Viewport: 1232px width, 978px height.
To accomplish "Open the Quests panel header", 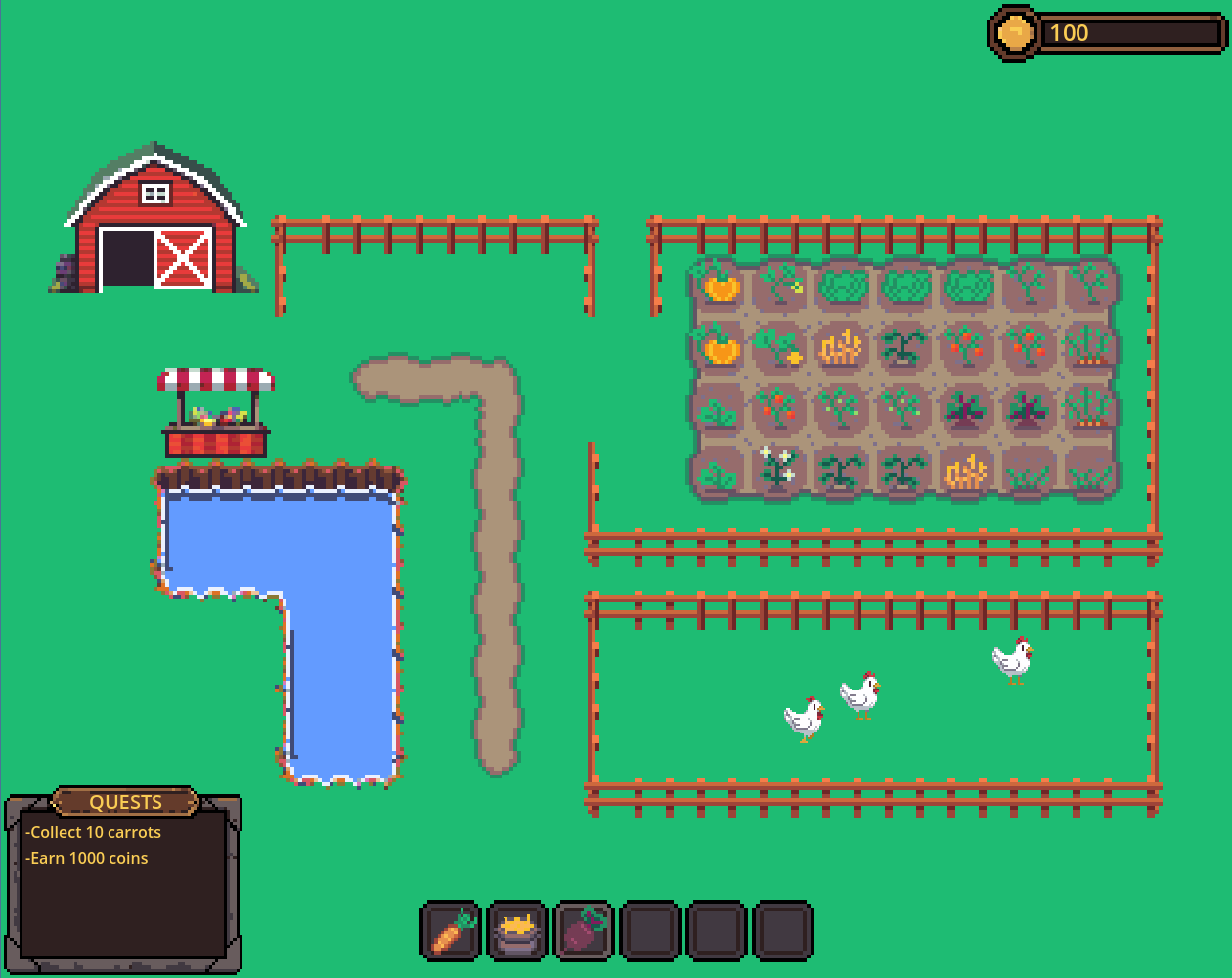I will coord(125,802).
